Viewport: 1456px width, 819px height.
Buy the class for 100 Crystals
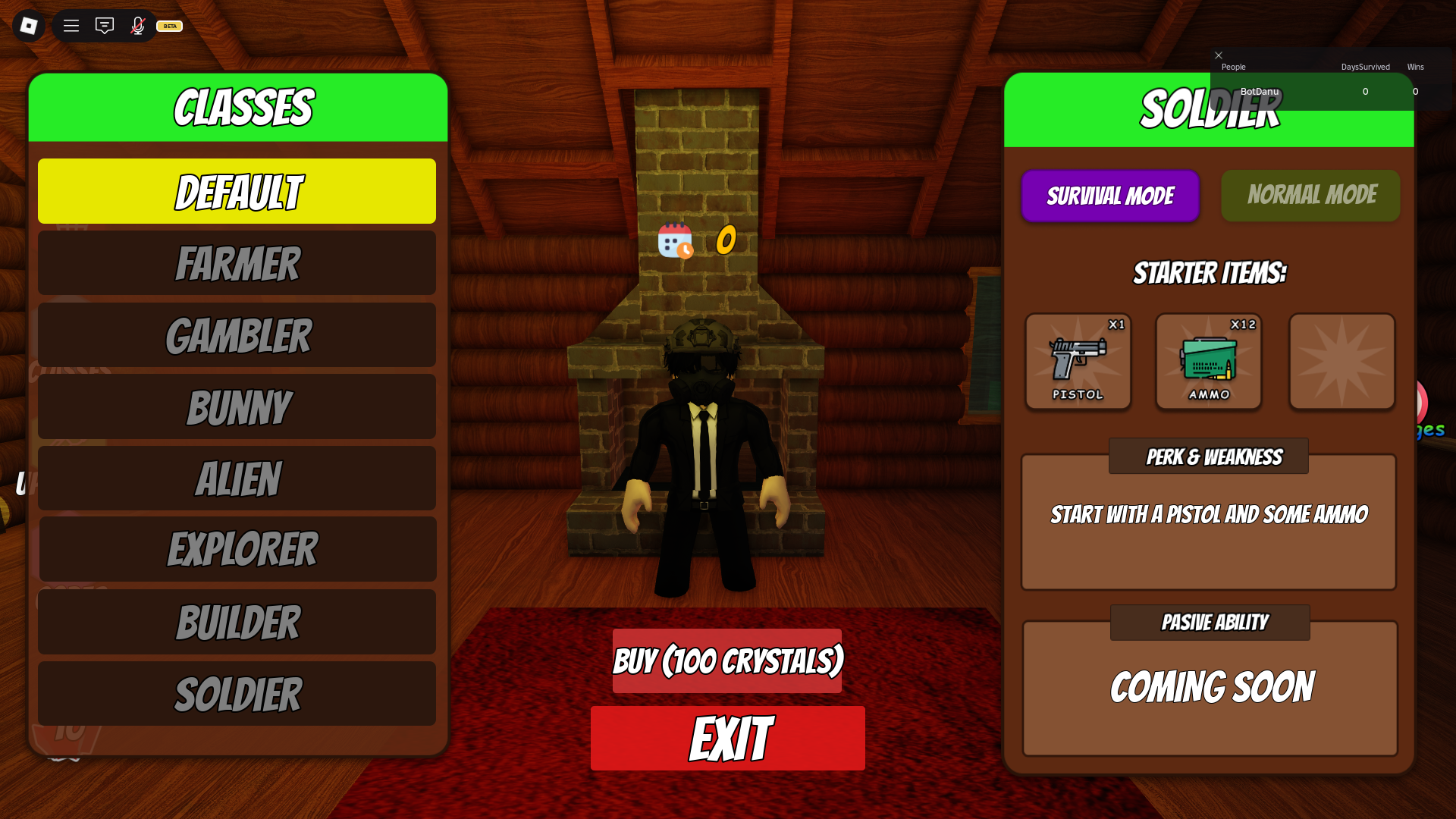pos(726,659)
